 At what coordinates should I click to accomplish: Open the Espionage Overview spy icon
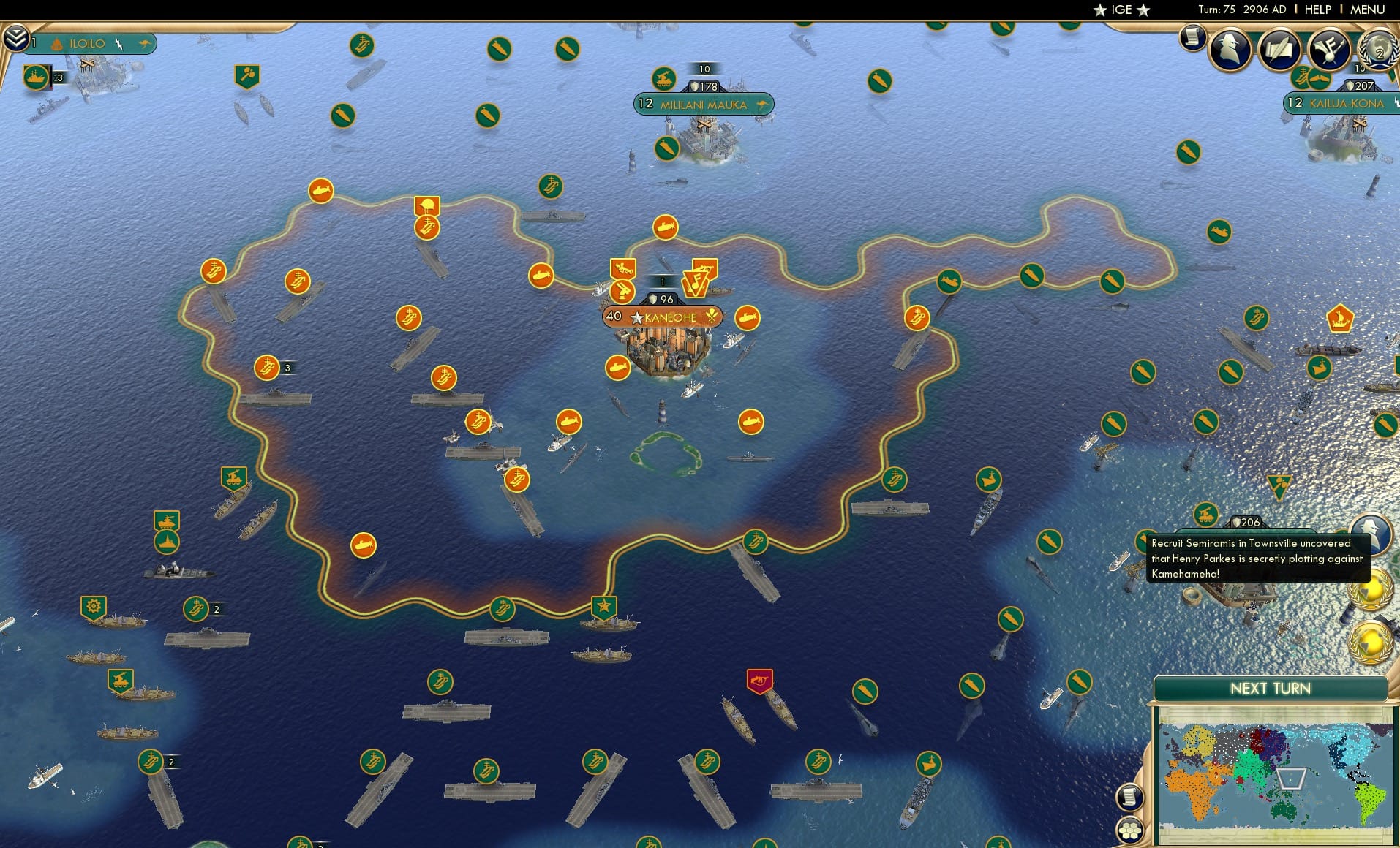coord(1230,50)
